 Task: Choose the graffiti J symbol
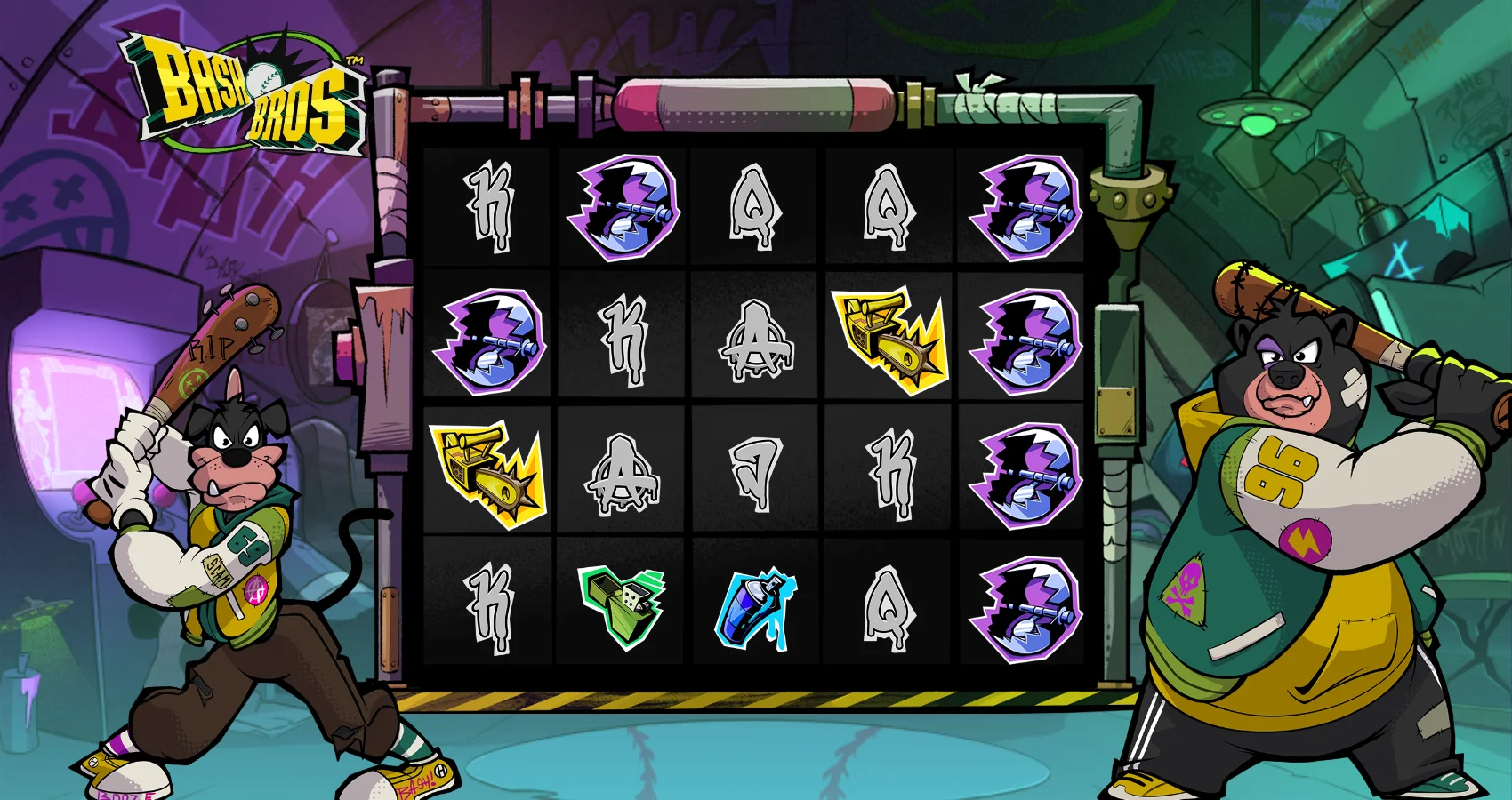click(756, 474)
